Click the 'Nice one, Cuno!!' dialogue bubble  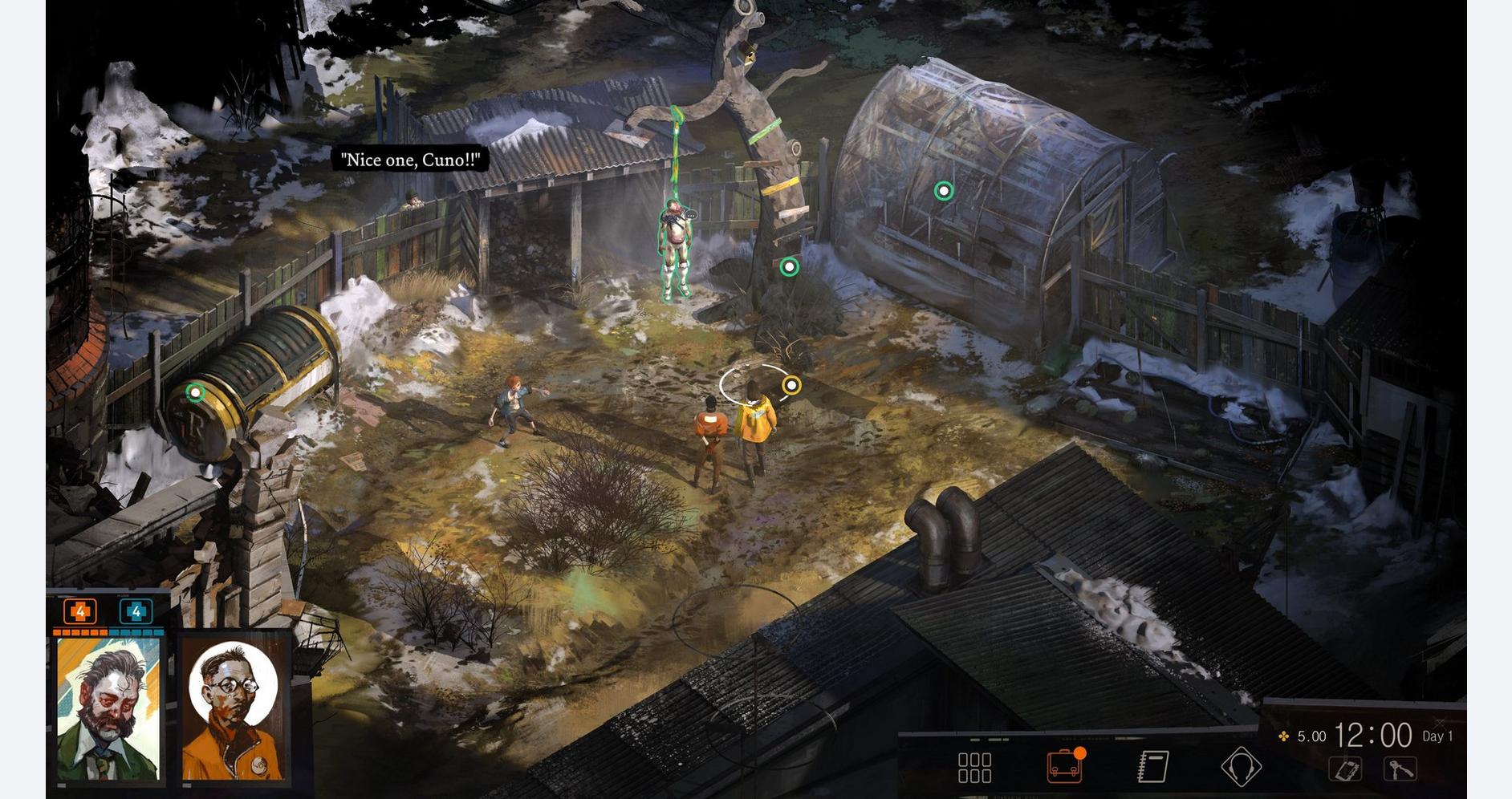[411, 159]
